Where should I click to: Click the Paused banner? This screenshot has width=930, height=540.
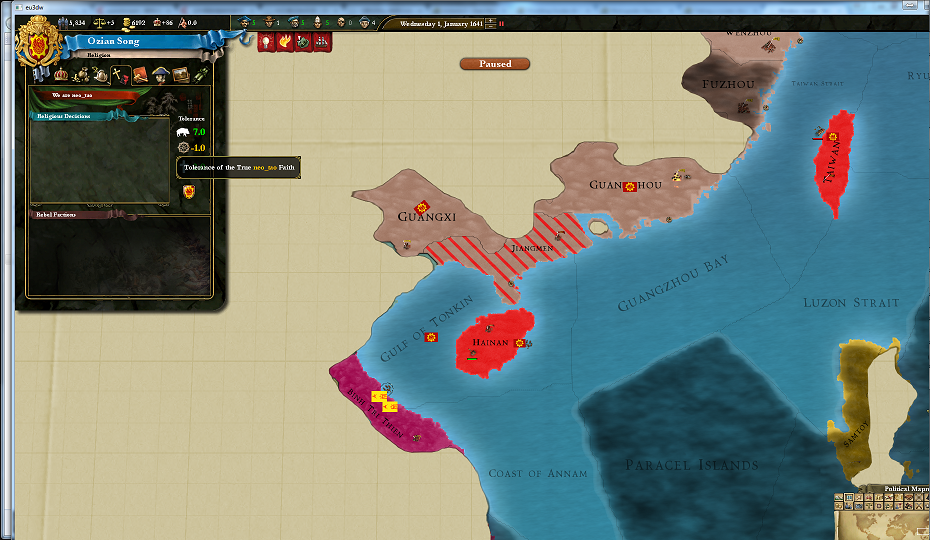495,64
